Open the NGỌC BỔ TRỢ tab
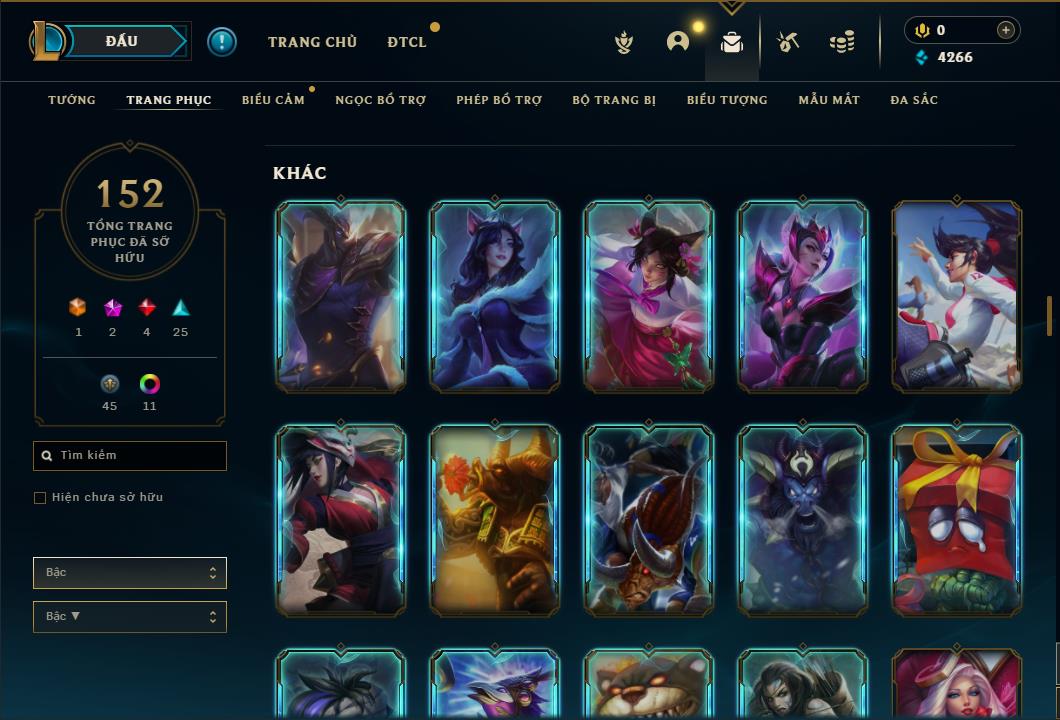Viewport: 1060px width, 720px height. coord(381,100)
